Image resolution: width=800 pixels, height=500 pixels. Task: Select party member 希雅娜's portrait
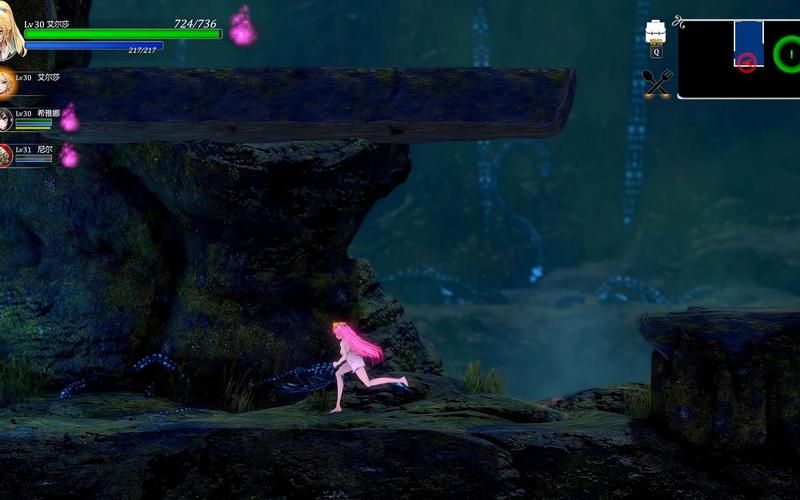point(6,119)
